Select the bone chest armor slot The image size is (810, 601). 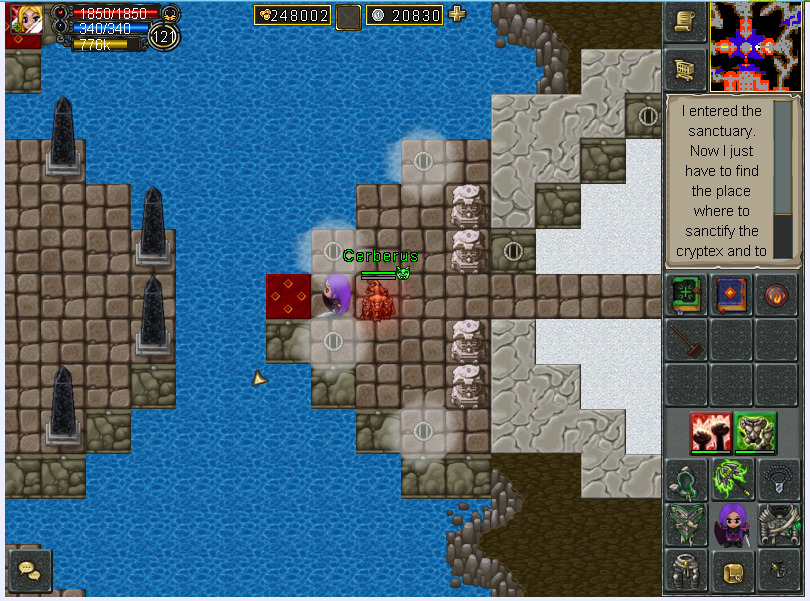point(777,524)
